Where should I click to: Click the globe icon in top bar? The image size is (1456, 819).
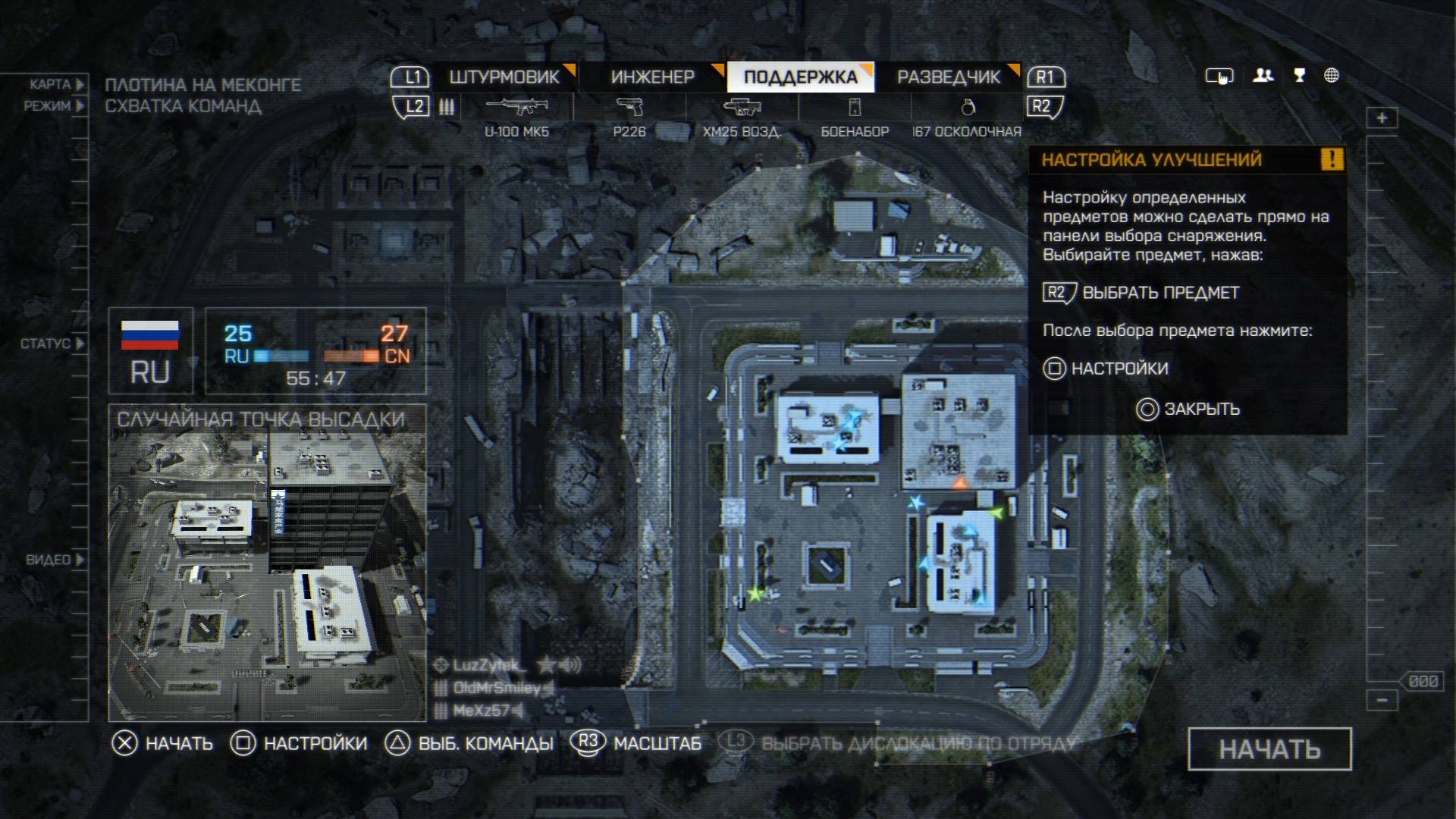click(1332, 75)
